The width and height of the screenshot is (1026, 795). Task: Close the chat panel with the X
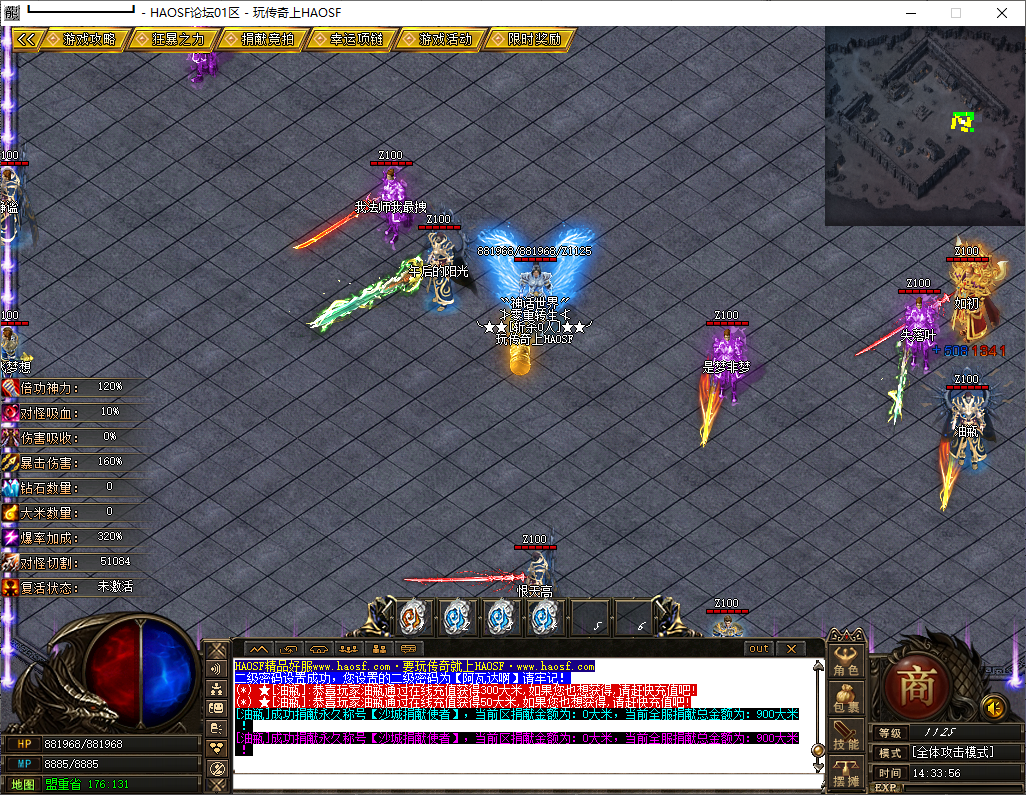[x=790, y=648]
